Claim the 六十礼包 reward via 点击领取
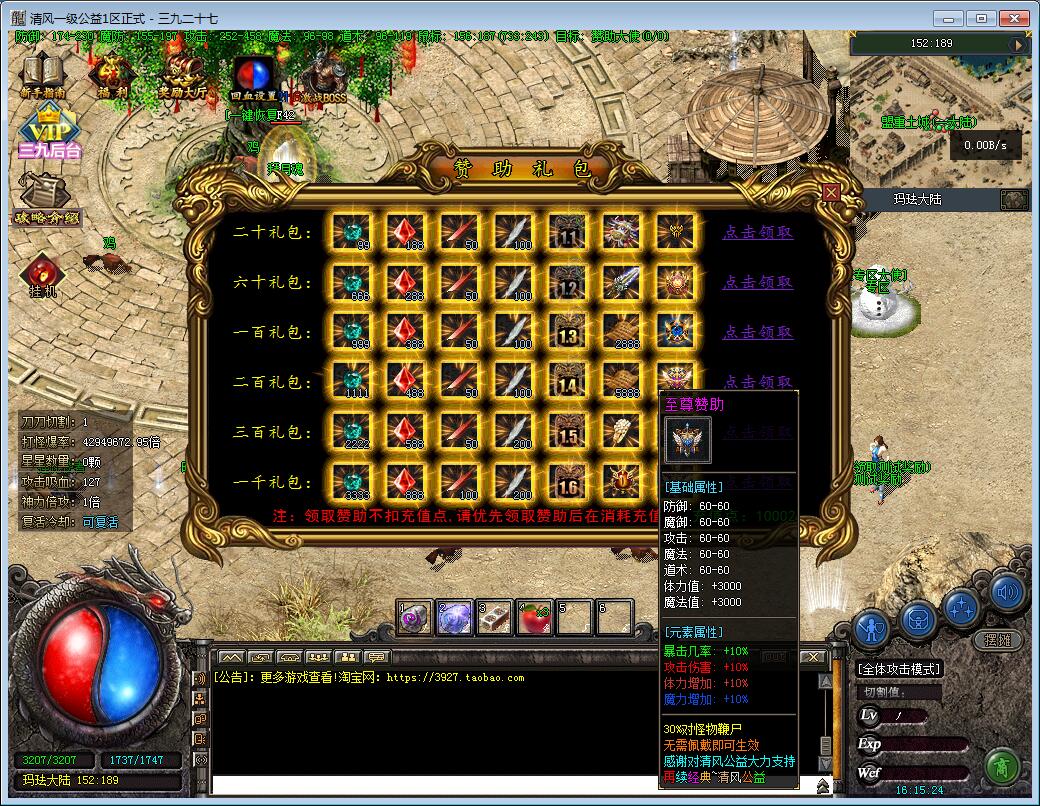Image resolution: width=1040 pixels, height=806 pixels. pyautogui.click(x=758, y=282)
